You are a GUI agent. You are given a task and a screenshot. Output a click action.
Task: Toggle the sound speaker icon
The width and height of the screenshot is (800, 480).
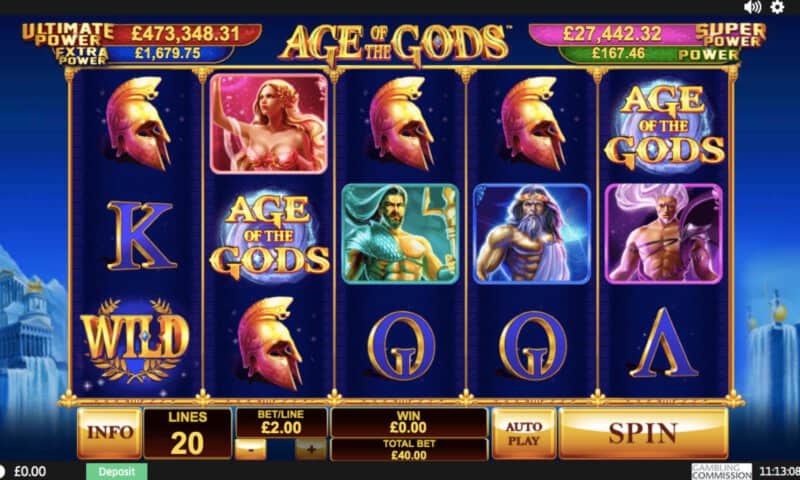[753, 7]
